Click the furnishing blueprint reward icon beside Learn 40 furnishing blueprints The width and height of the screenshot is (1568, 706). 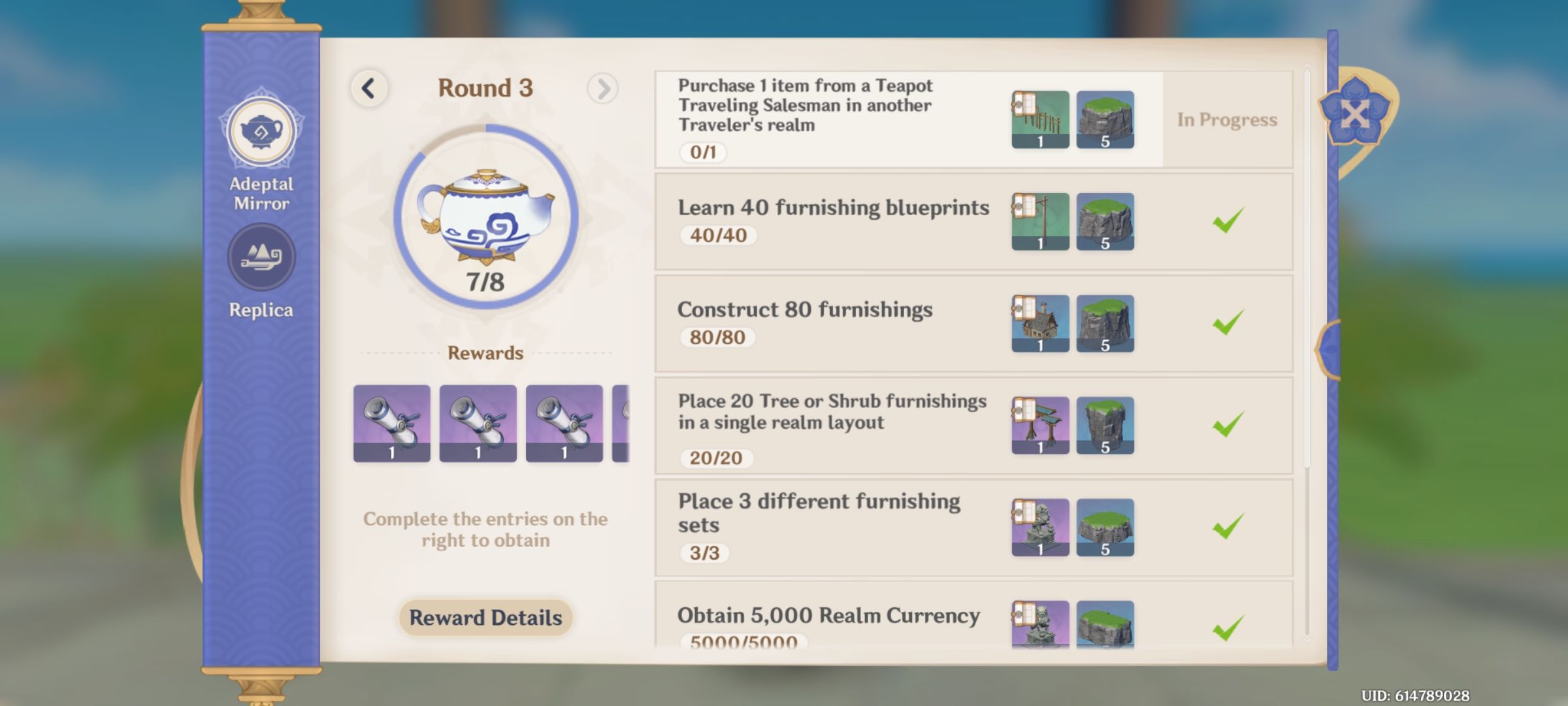(1040, 222)
